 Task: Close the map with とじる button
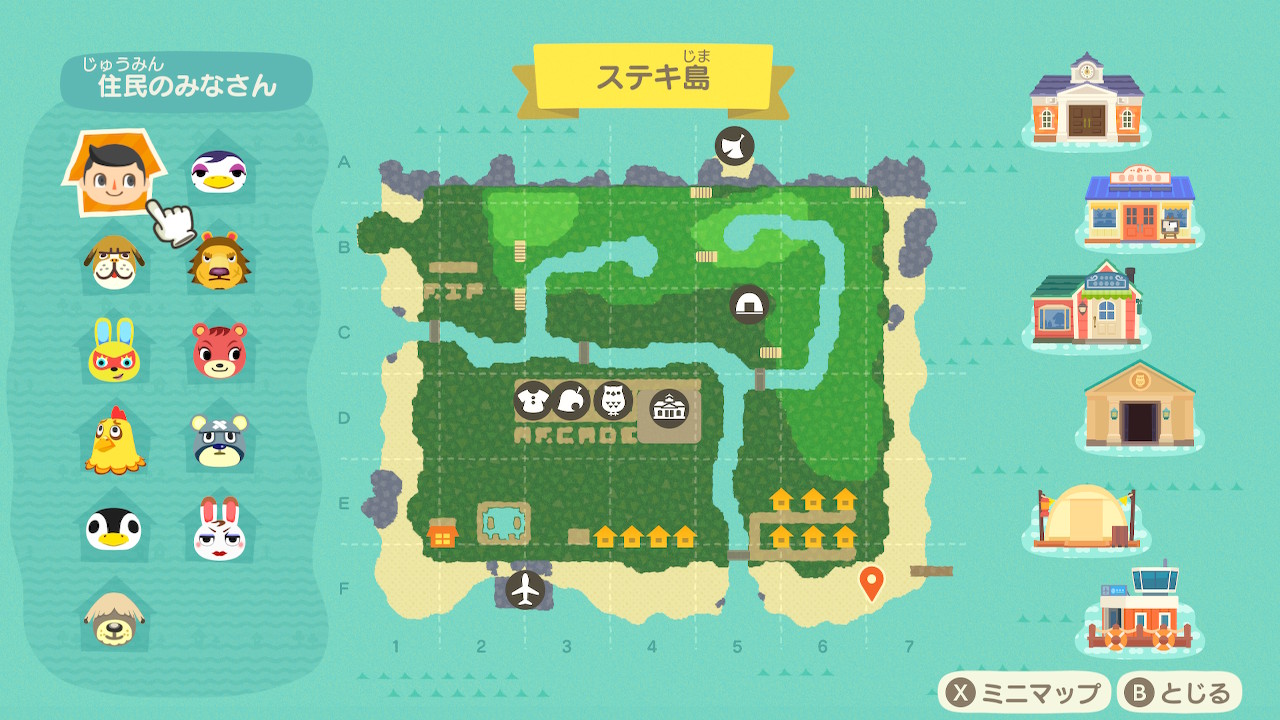pyautogui.click(x=1181, y=692)
